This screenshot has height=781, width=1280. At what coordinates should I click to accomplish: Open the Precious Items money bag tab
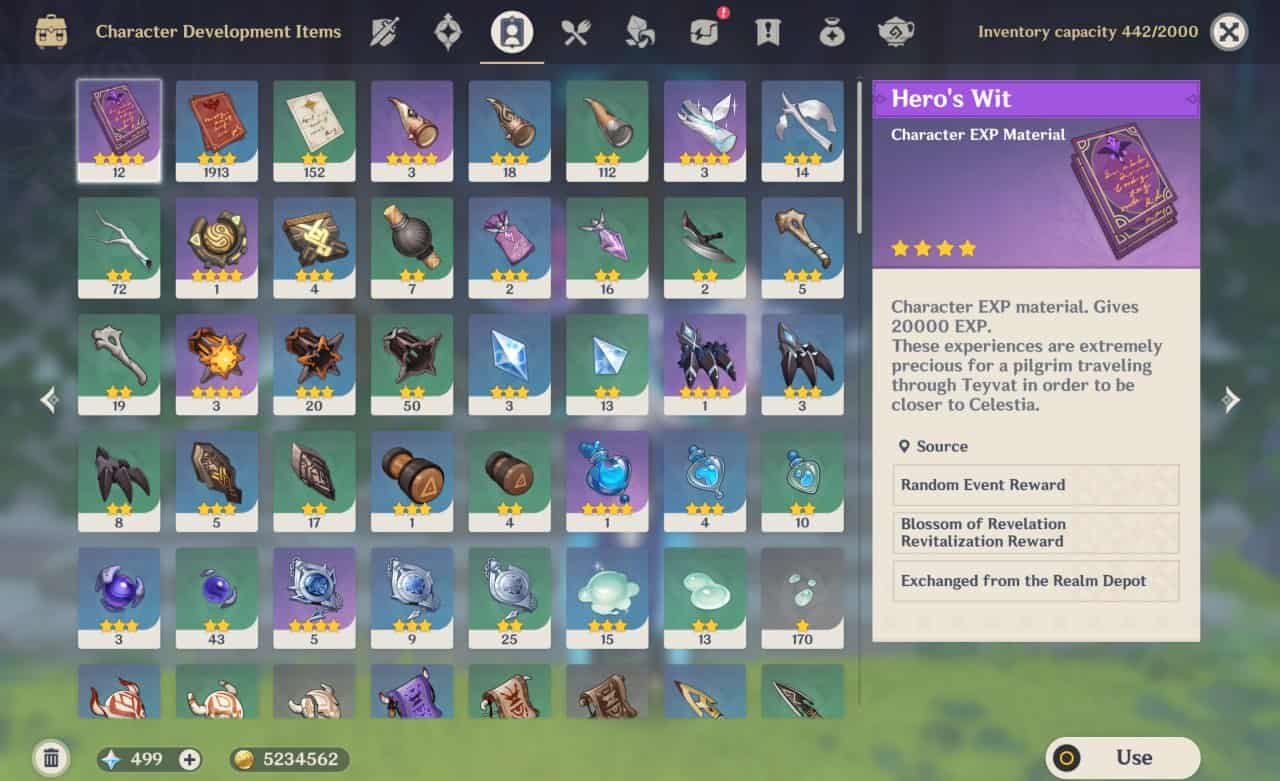(831, 31)
